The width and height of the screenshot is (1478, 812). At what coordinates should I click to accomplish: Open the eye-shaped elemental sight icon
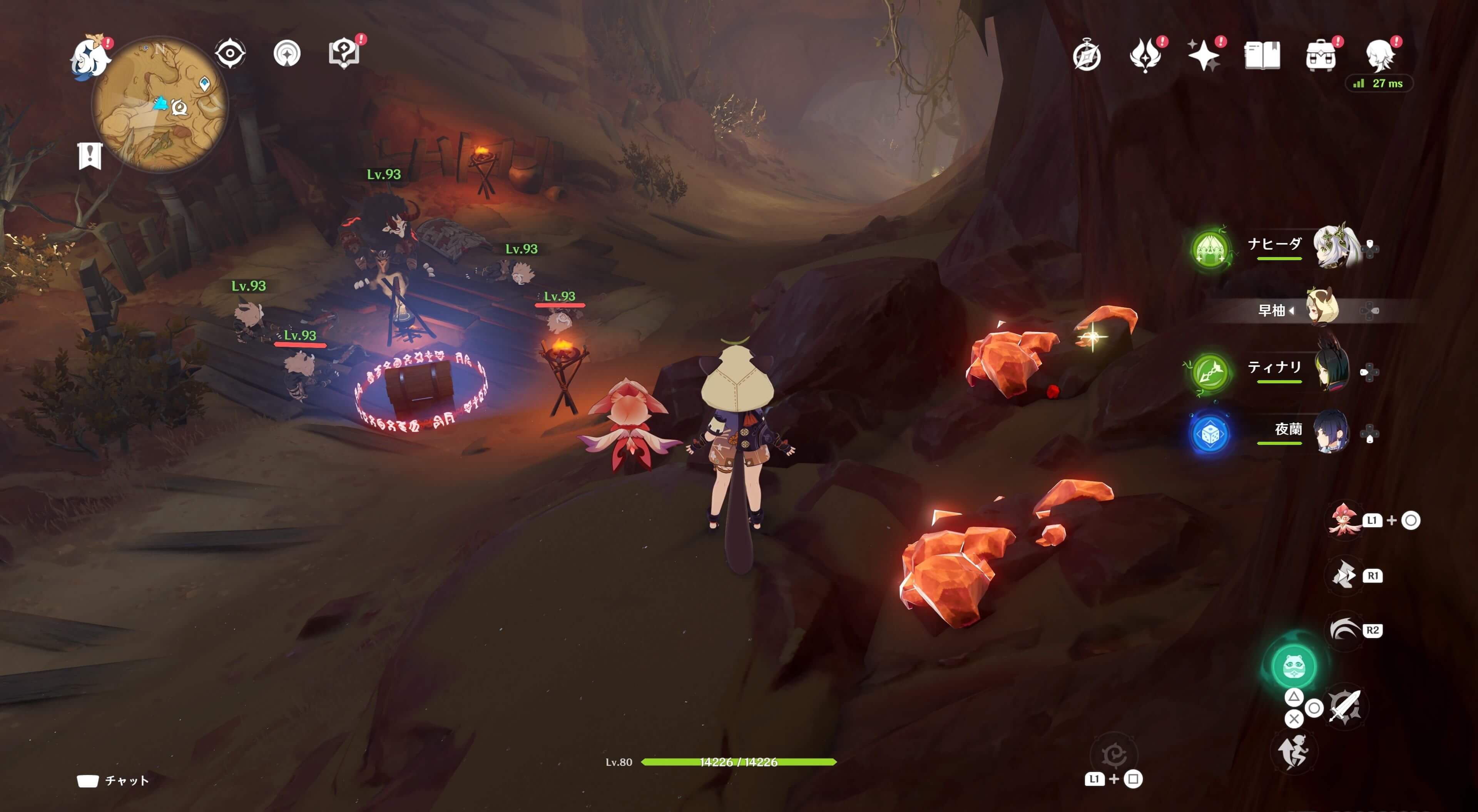click(230, 54)
